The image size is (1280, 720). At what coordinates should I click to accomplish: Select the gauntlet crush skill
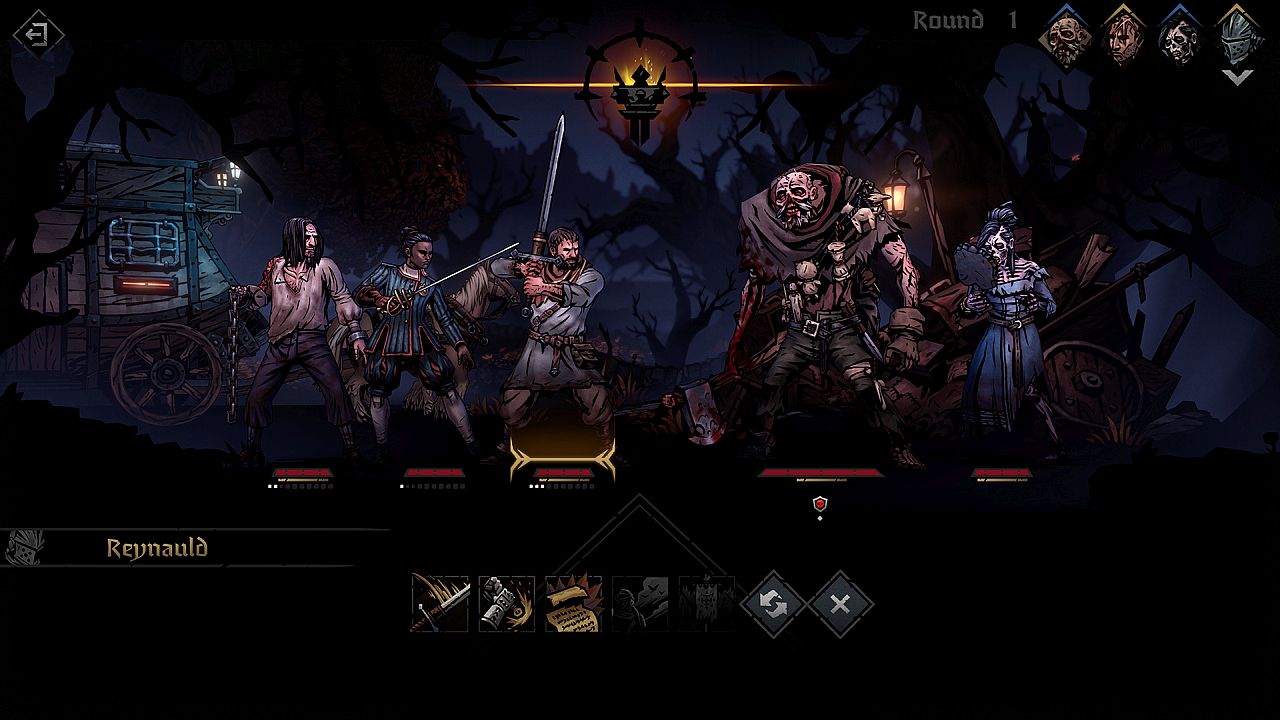[x=505, y=603]
